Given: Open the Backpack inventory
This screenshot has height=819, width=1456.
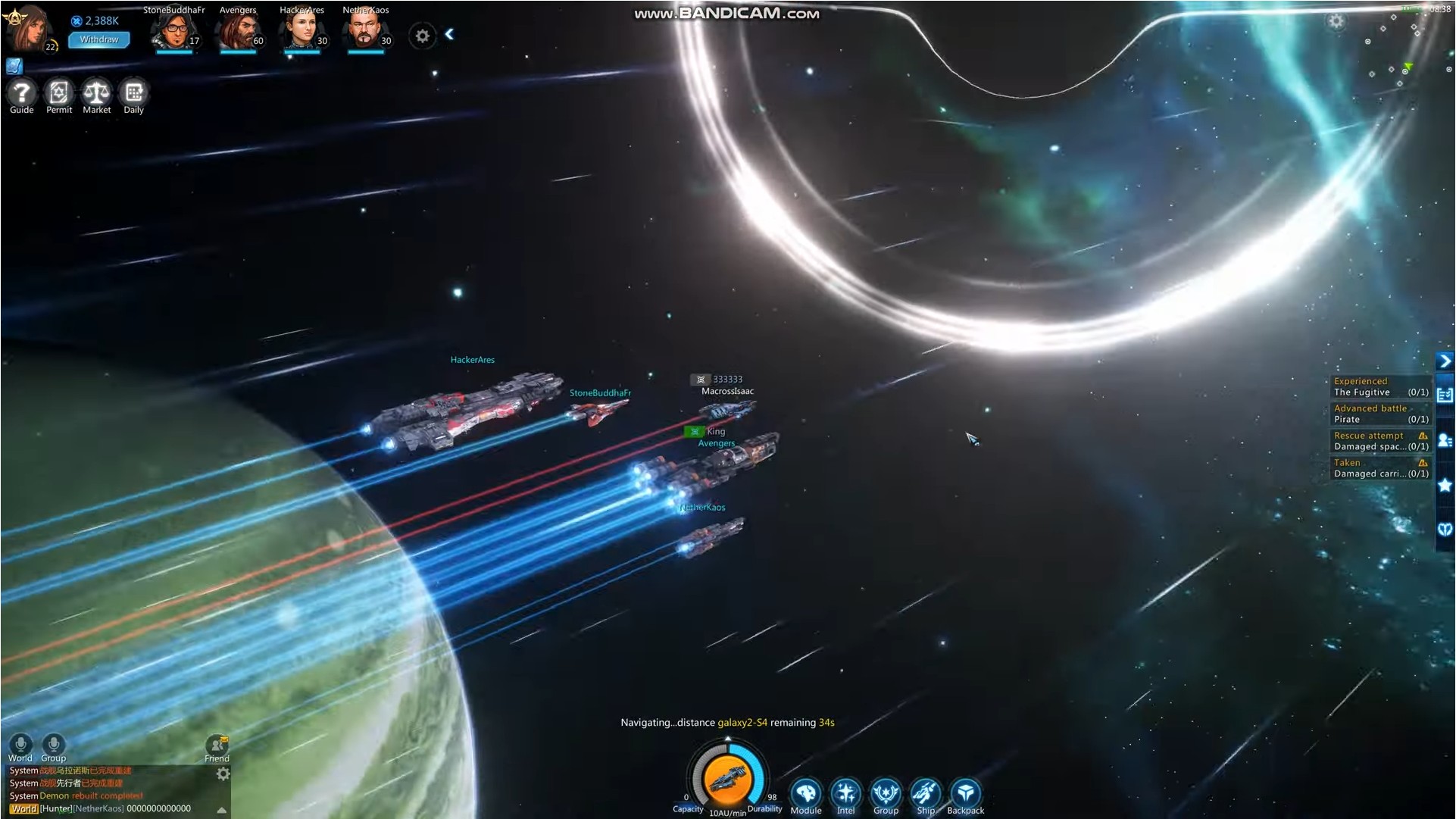Looking at the screenshot, I should [965, 794].
